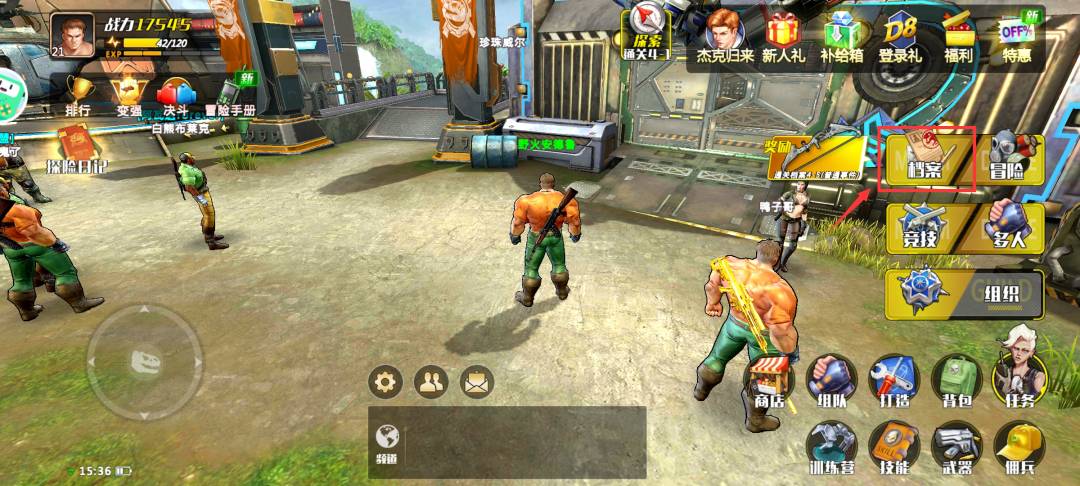Image resolution: width=1080 pixels, height=486 pixels.
Task: Open the 打造 crafting icon
Action: [893, 380]
